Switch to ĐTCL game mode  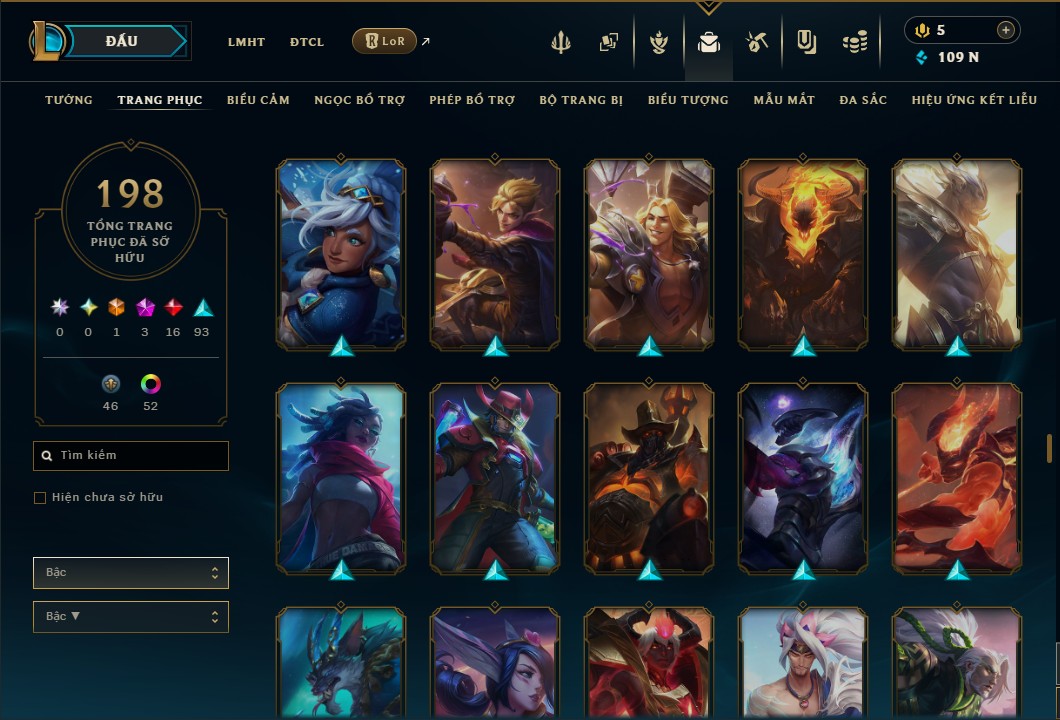click(x=307, y=42)
